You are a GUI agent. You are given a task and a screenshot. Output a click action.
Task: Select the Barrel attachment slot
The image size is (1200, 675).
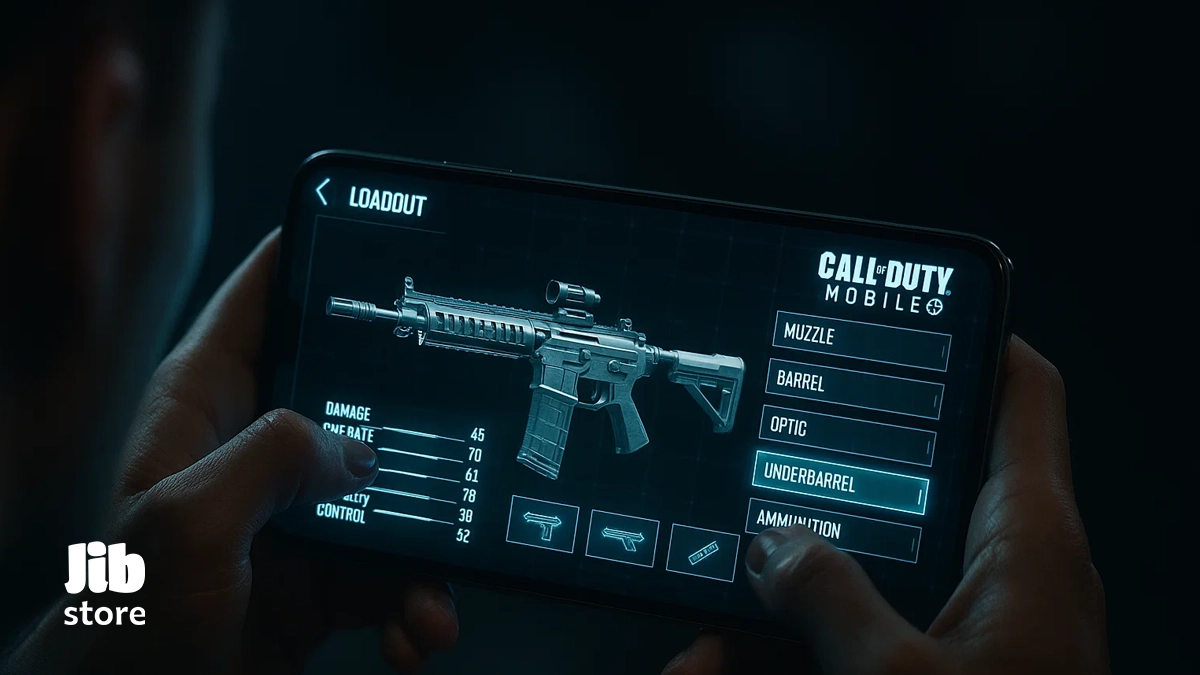855,387
